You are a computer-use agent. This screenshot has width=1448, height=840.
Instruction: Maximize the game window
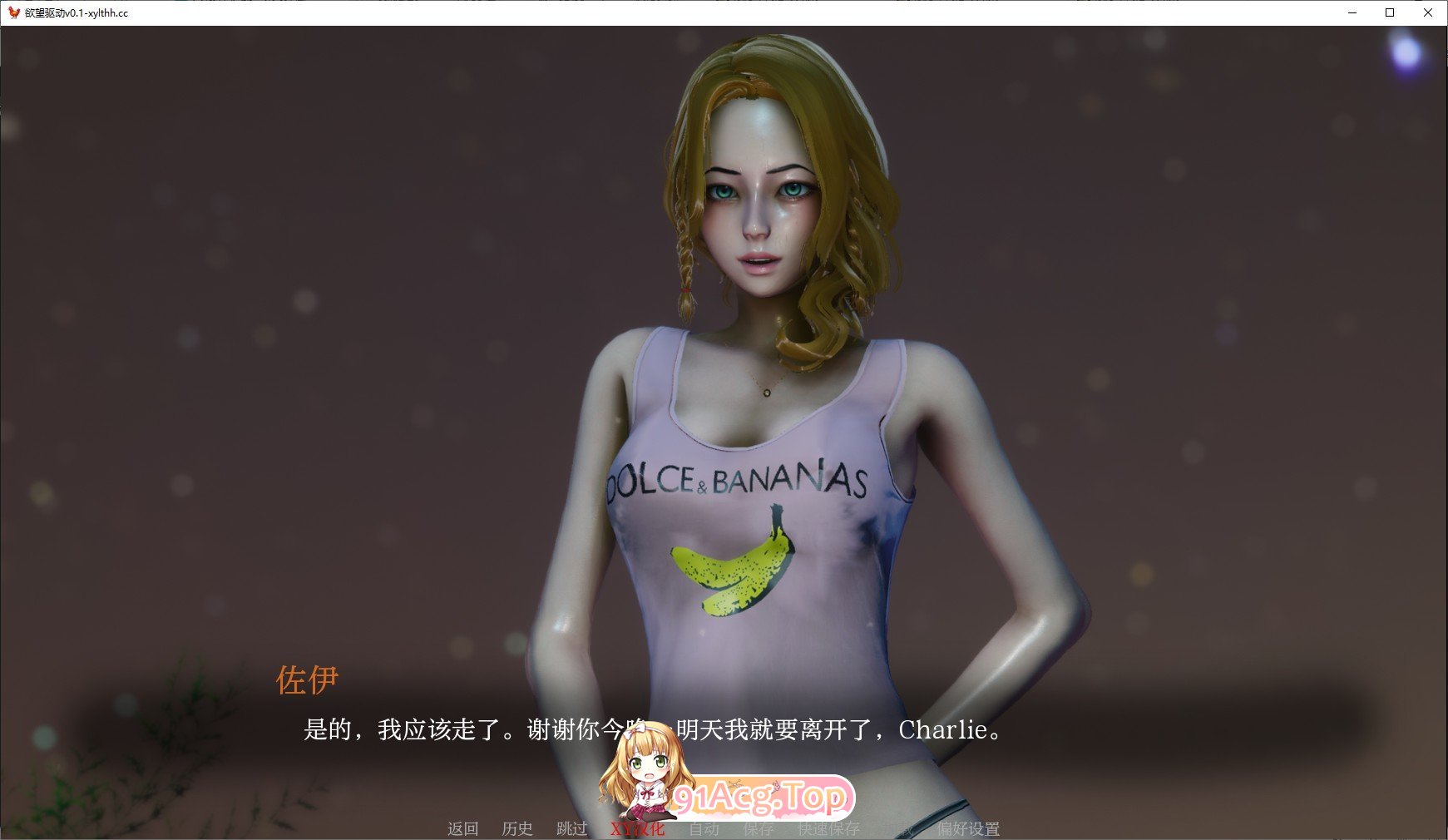coord(1390,12)
